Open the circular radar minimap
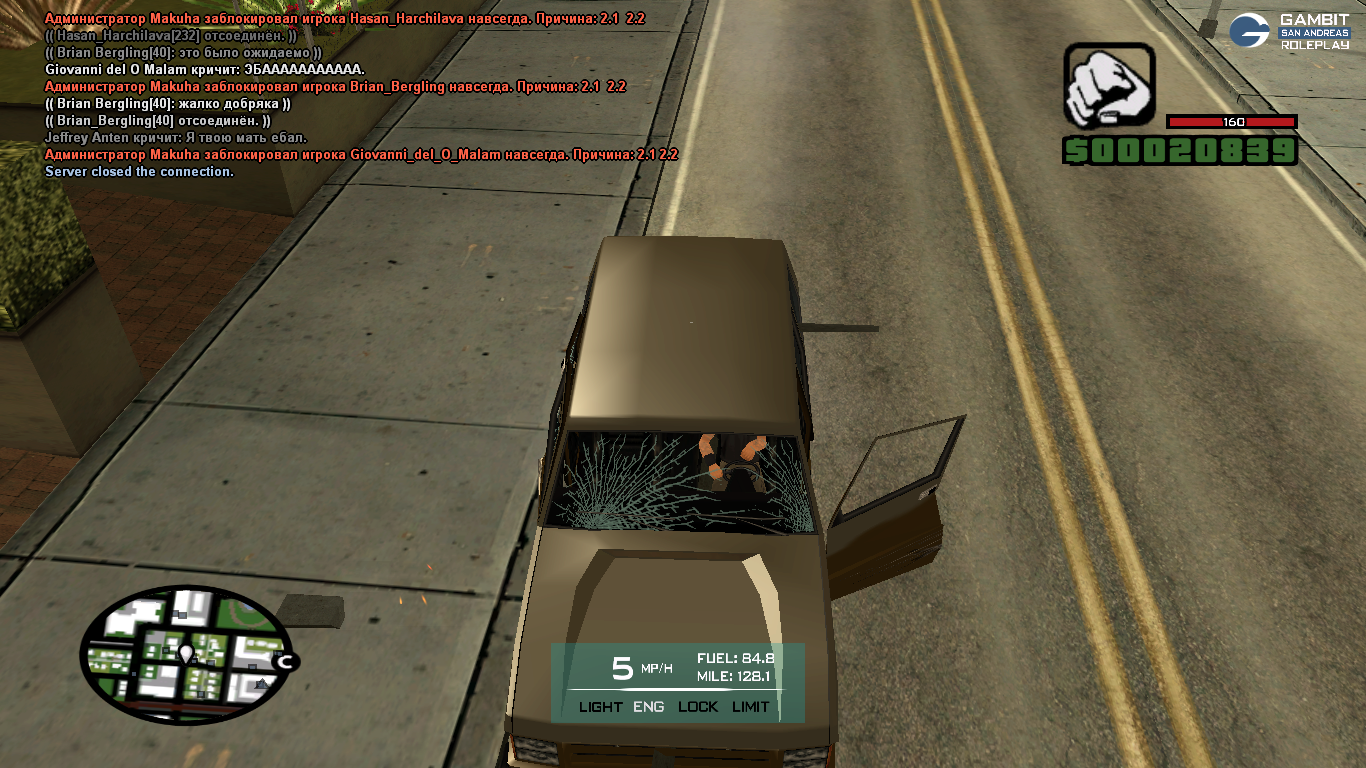The width and height of the screenshot is (1366, 768). (x=185, y=655)
